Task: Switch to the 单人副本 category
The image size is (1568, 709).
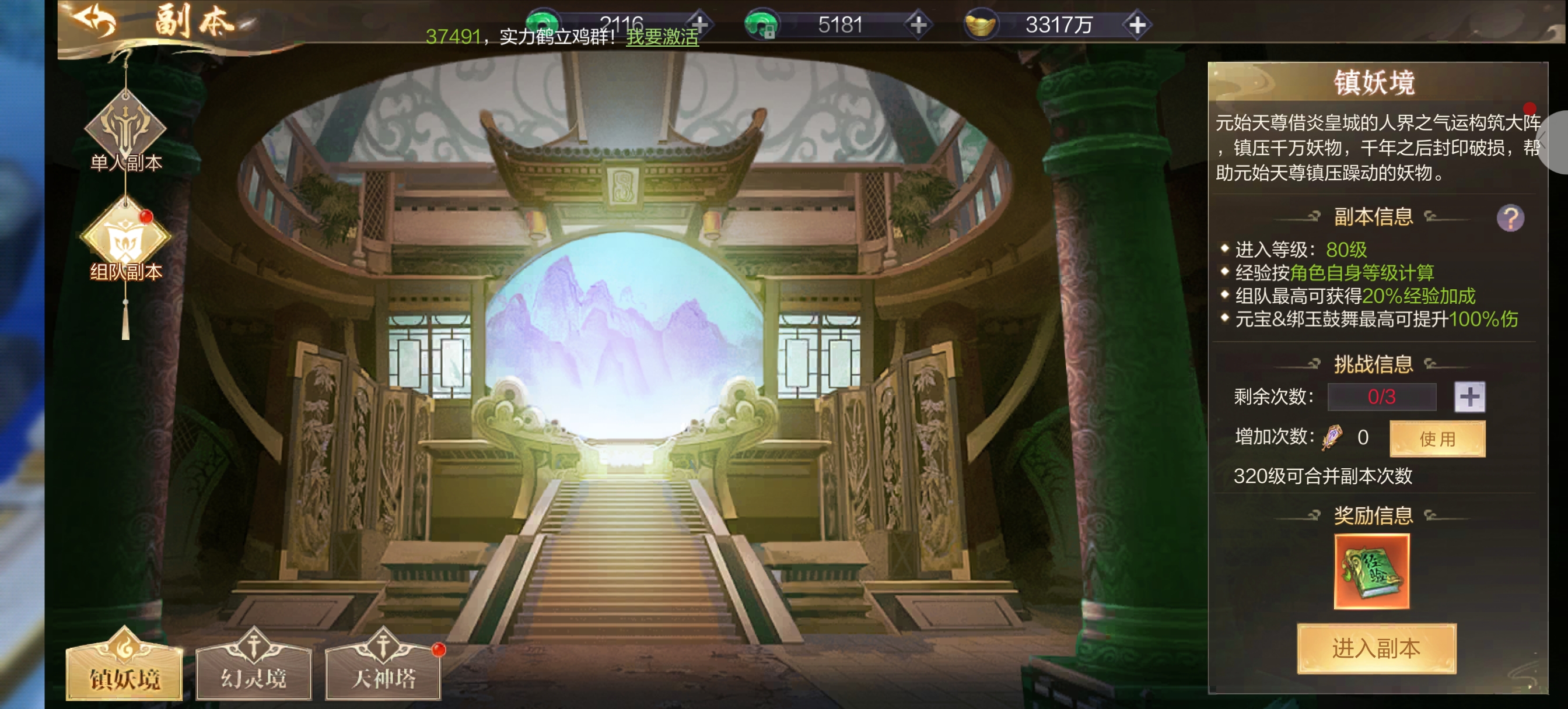Action: tap(125, 131)
